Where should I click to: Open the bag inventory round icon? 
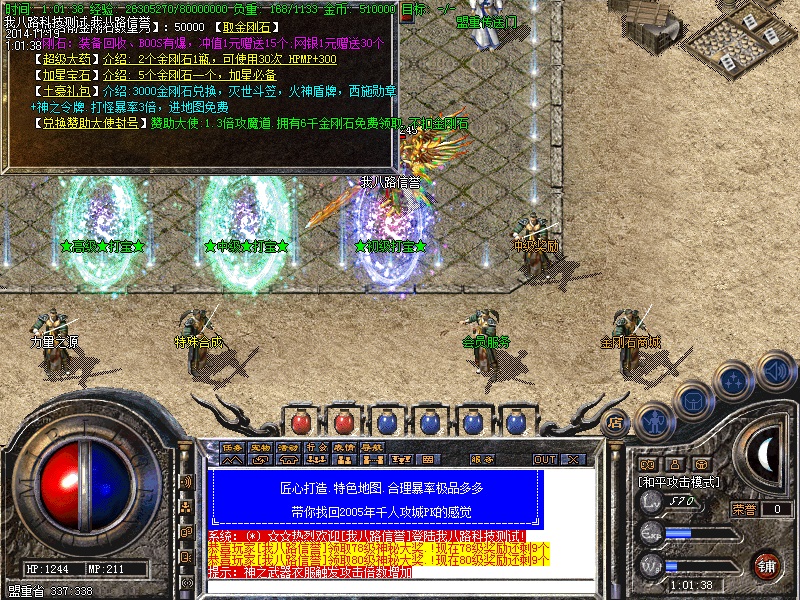tap(692, 400)
